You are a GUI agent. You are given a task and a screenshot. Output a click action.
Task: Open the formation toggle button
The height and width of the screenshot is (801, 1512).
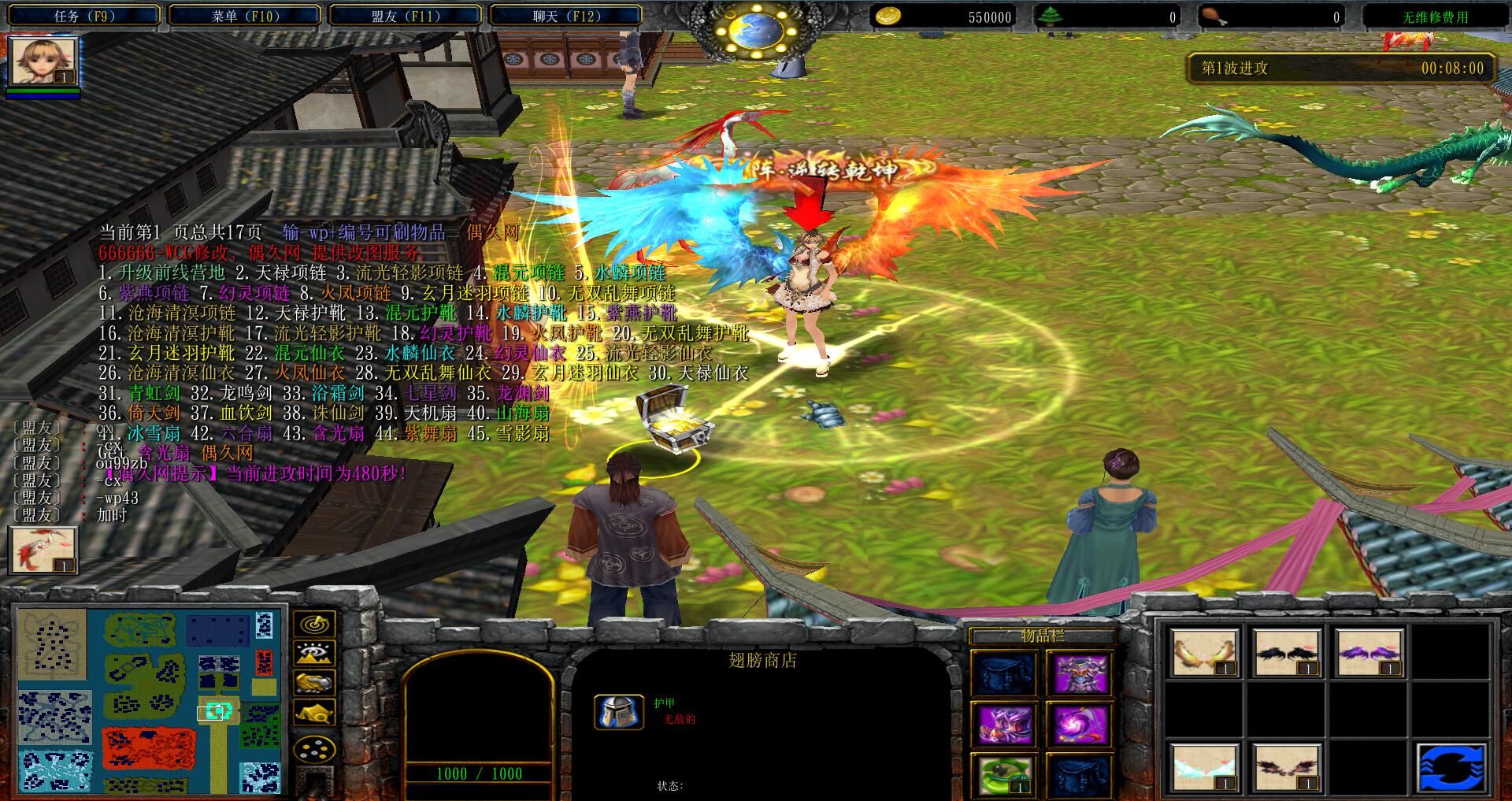(314, 748)
